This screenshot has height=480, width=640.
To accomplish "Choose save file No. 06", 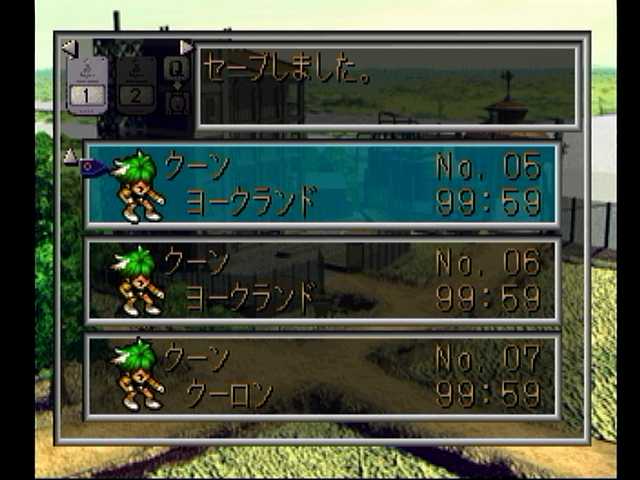I will click(x=322, y=280).
